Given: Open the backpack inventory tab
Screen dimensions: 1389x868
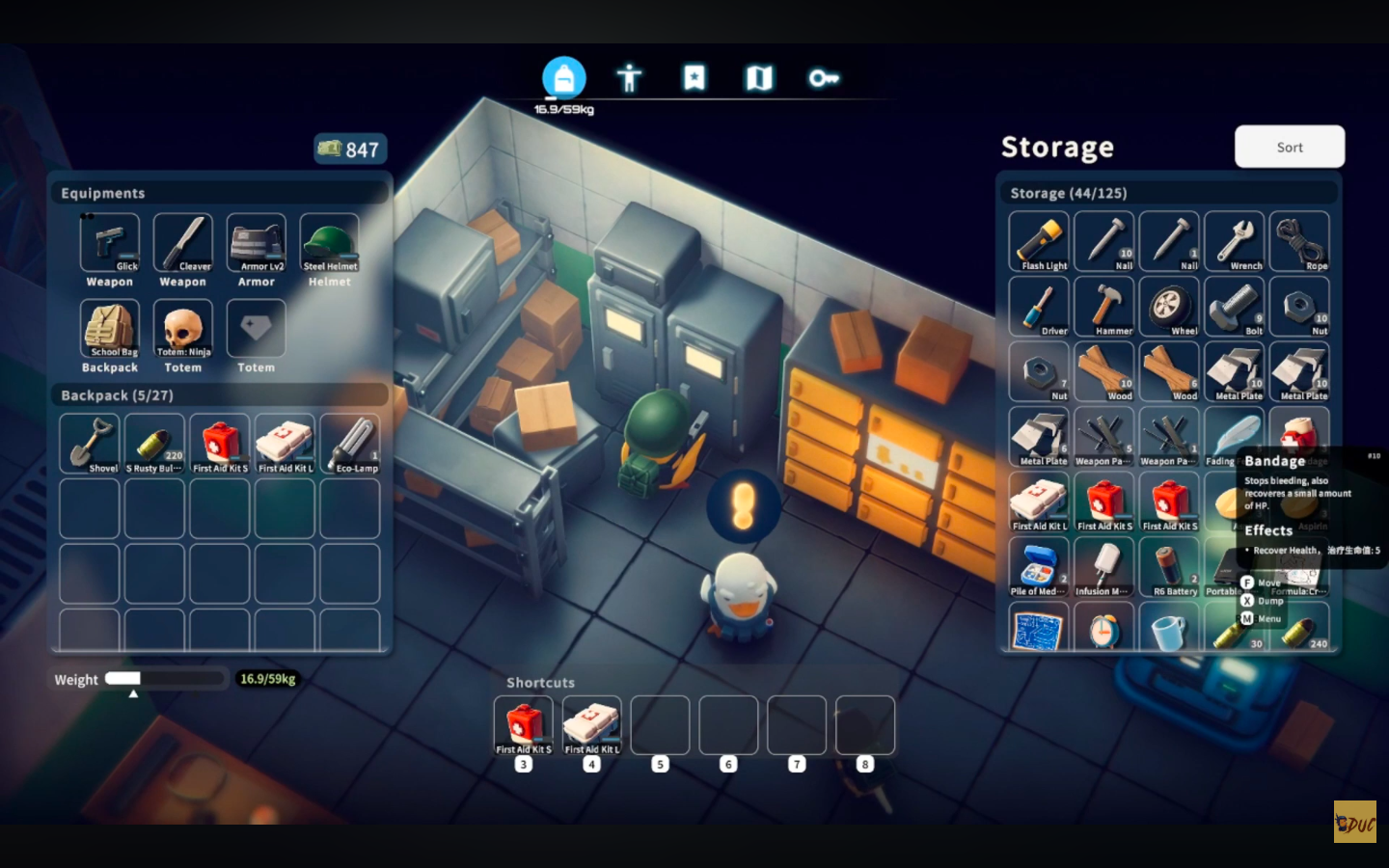Looking at the screenshot, I should [x=564, y=77].
